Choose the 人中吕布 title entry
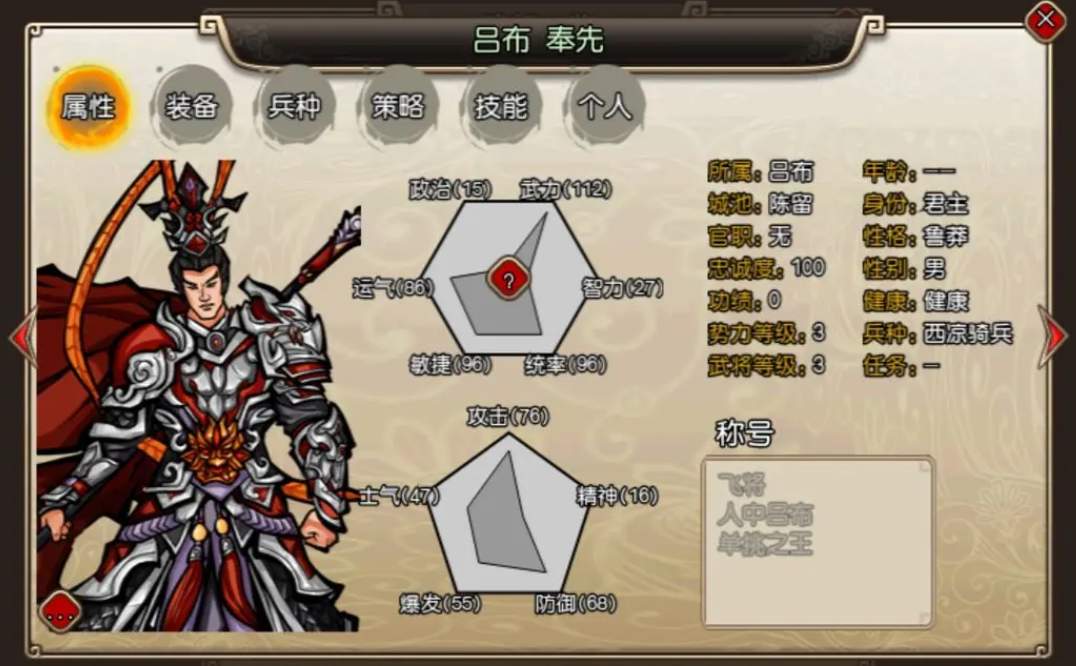The width and height of the screenshot is (1076, 666). point(765,515)
